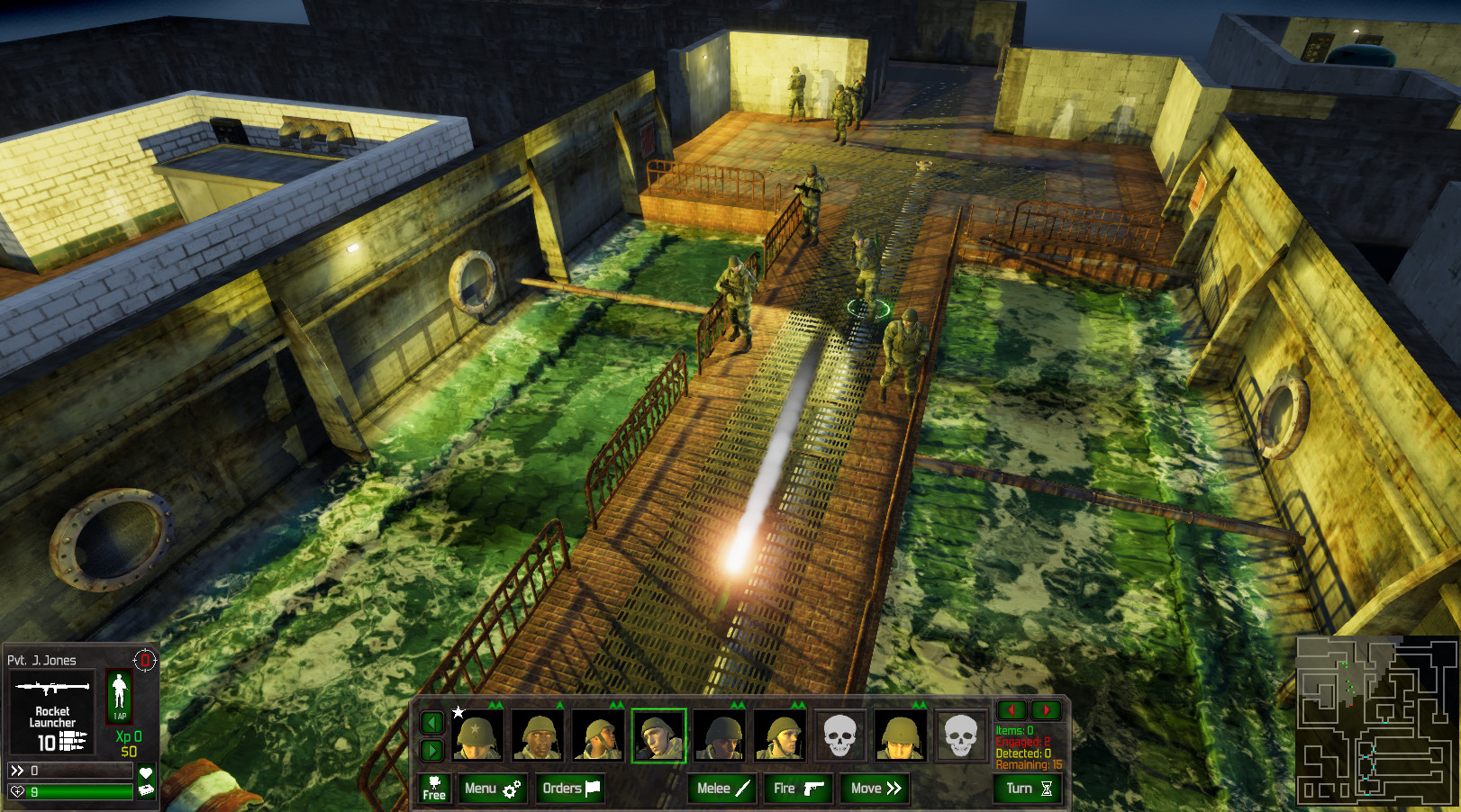
Task: Activate the Move command
Action: tap(876, 789)
